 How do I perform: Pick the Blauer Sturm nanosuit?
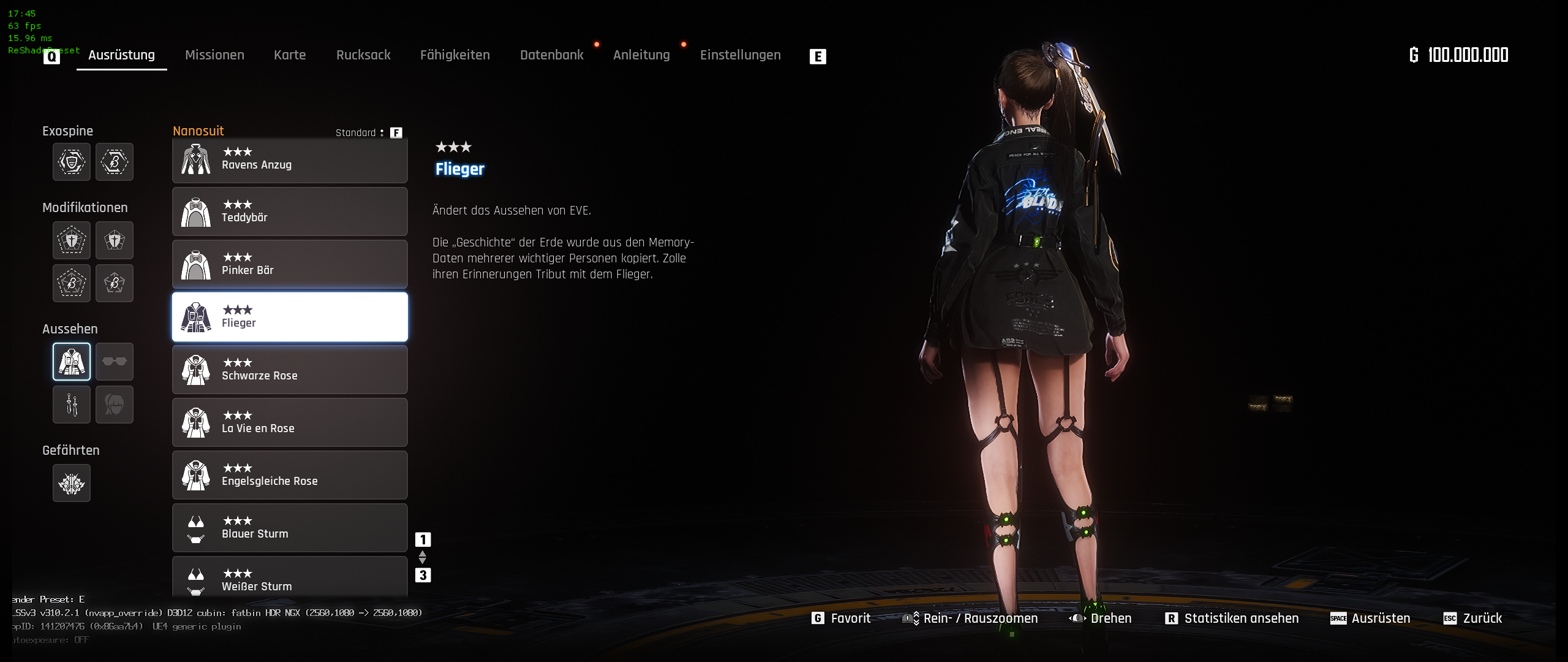290,528
